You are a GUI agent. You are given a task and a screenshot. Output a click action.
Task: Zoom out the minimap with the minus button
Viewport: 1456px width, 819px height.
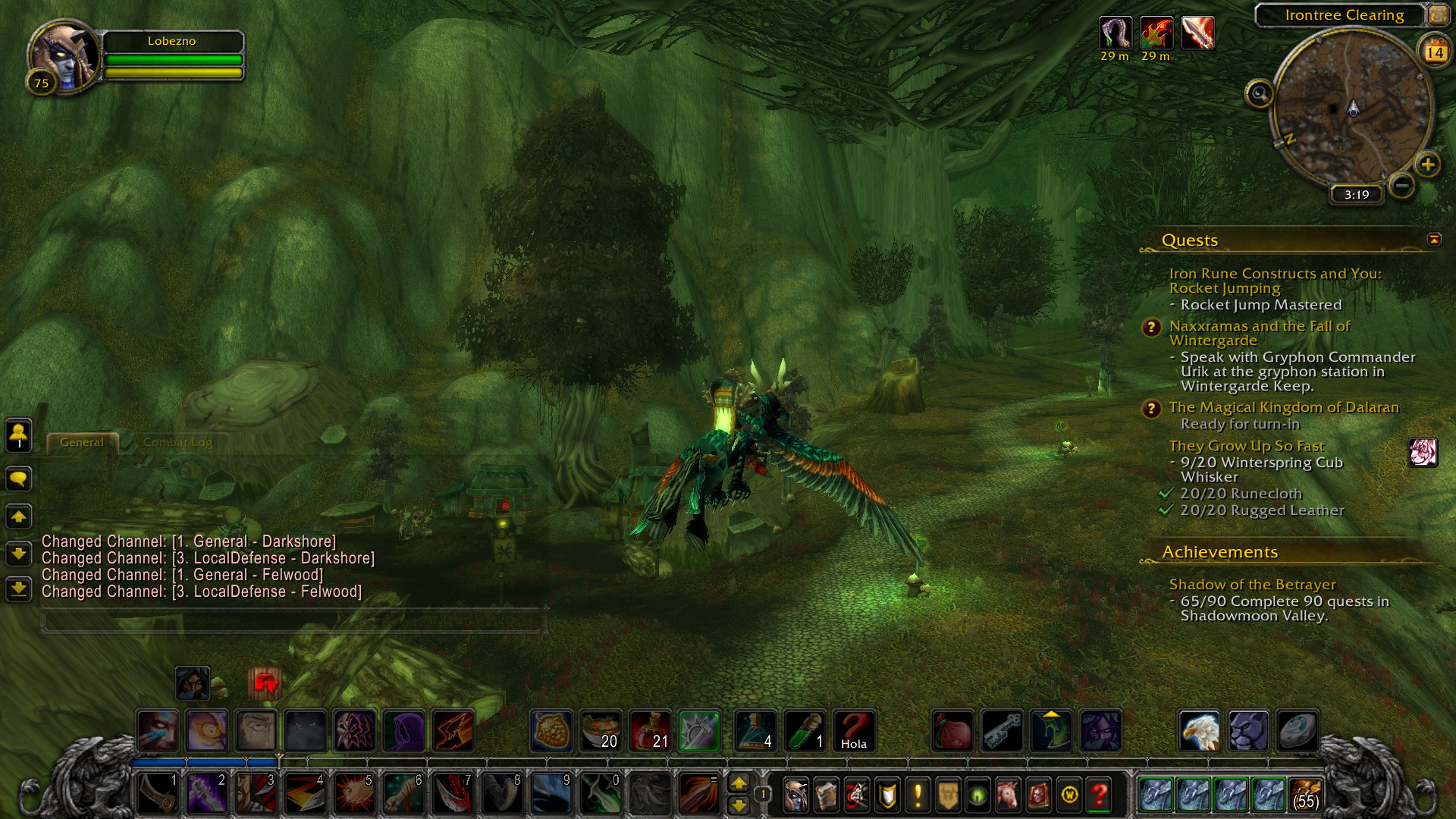click(x=1402, y=185)
